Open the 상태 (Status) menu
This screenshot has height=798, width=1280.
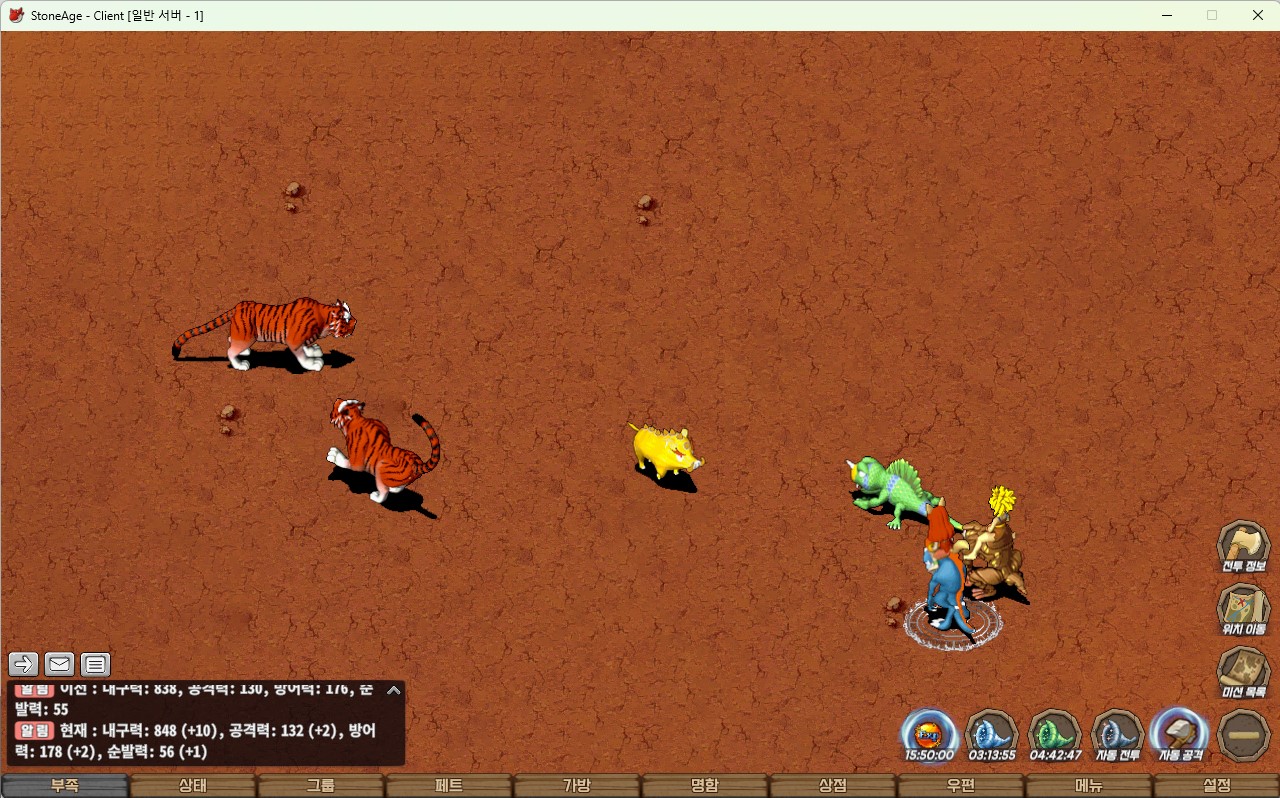193,786
